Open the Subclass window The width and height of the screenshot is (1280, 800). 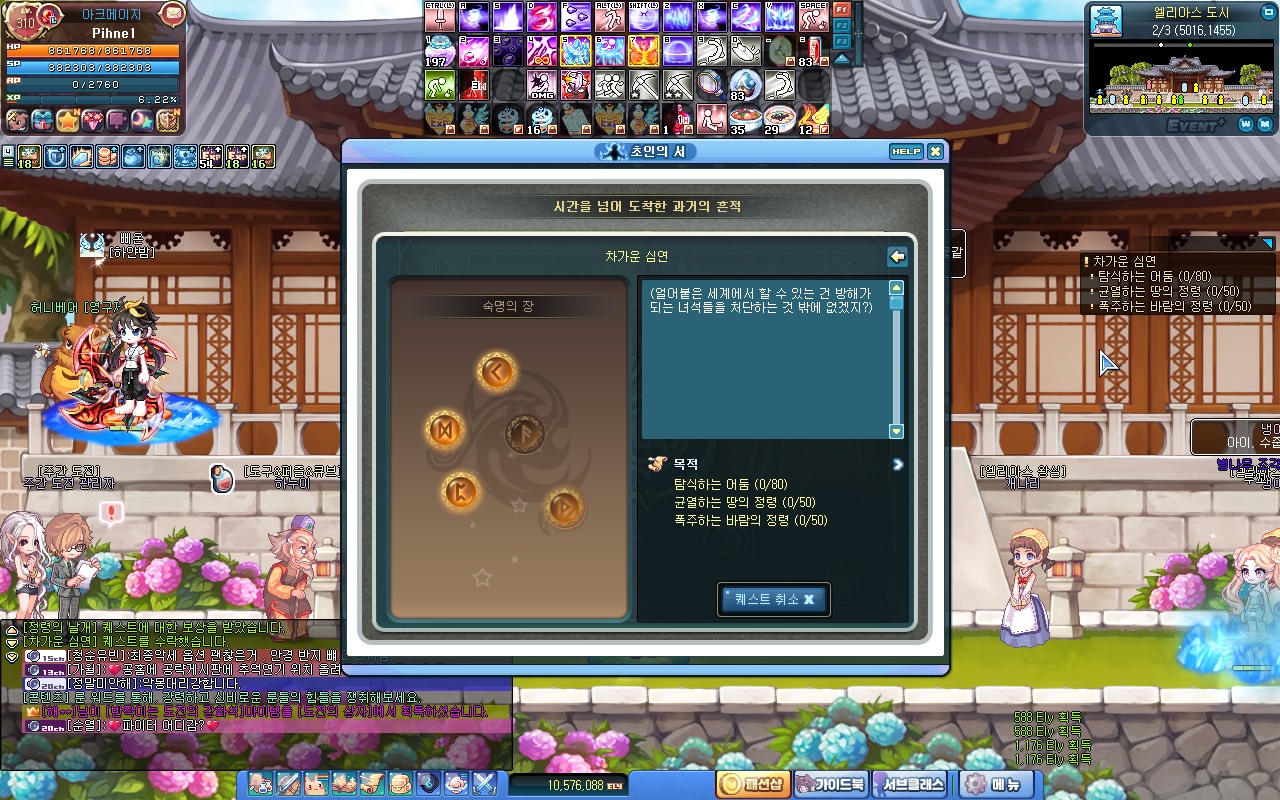pyautogui.click(x=908, y=785)
